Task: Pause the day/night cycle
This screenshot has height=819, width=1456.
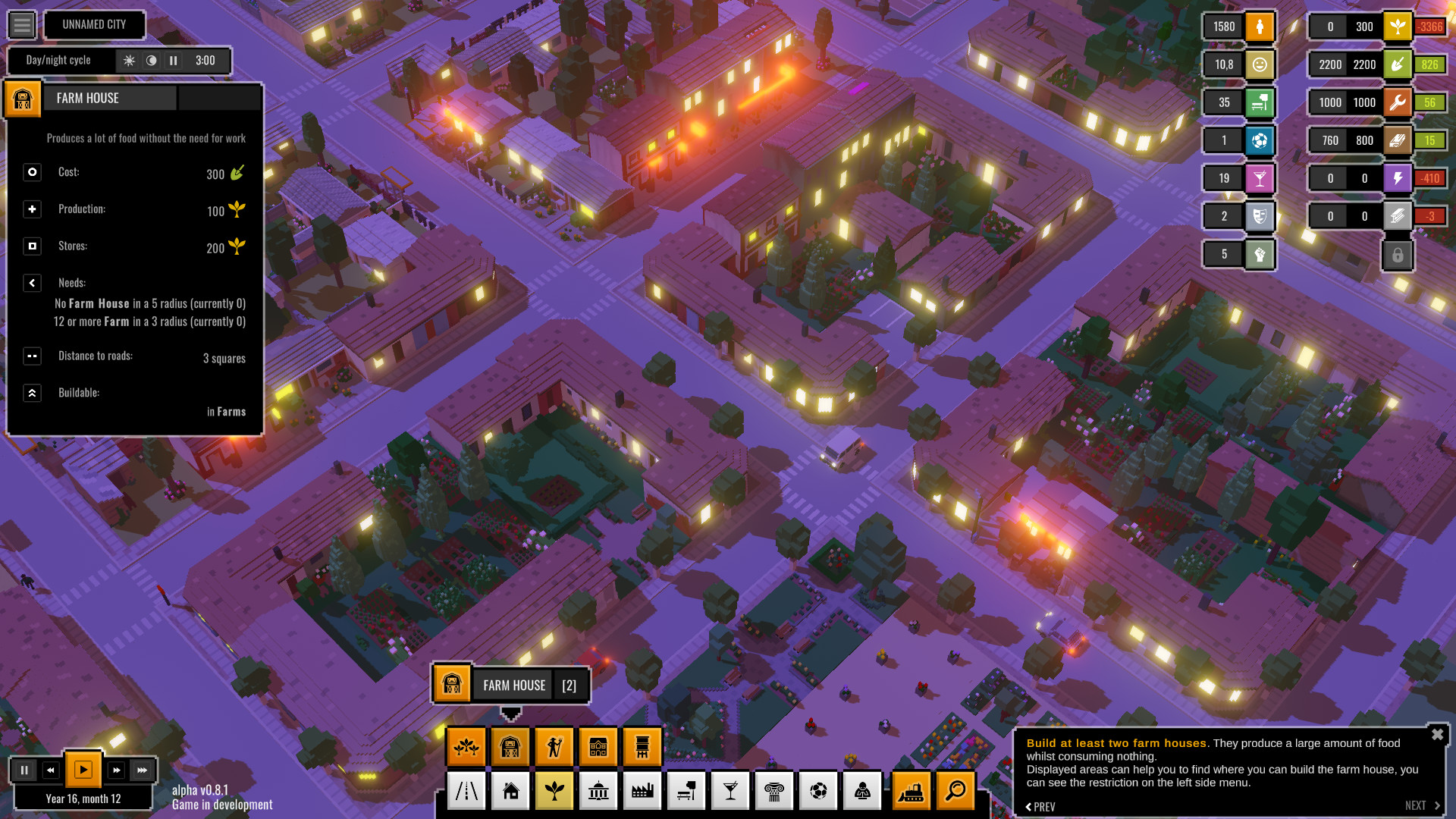Action: tap(172, 61)
